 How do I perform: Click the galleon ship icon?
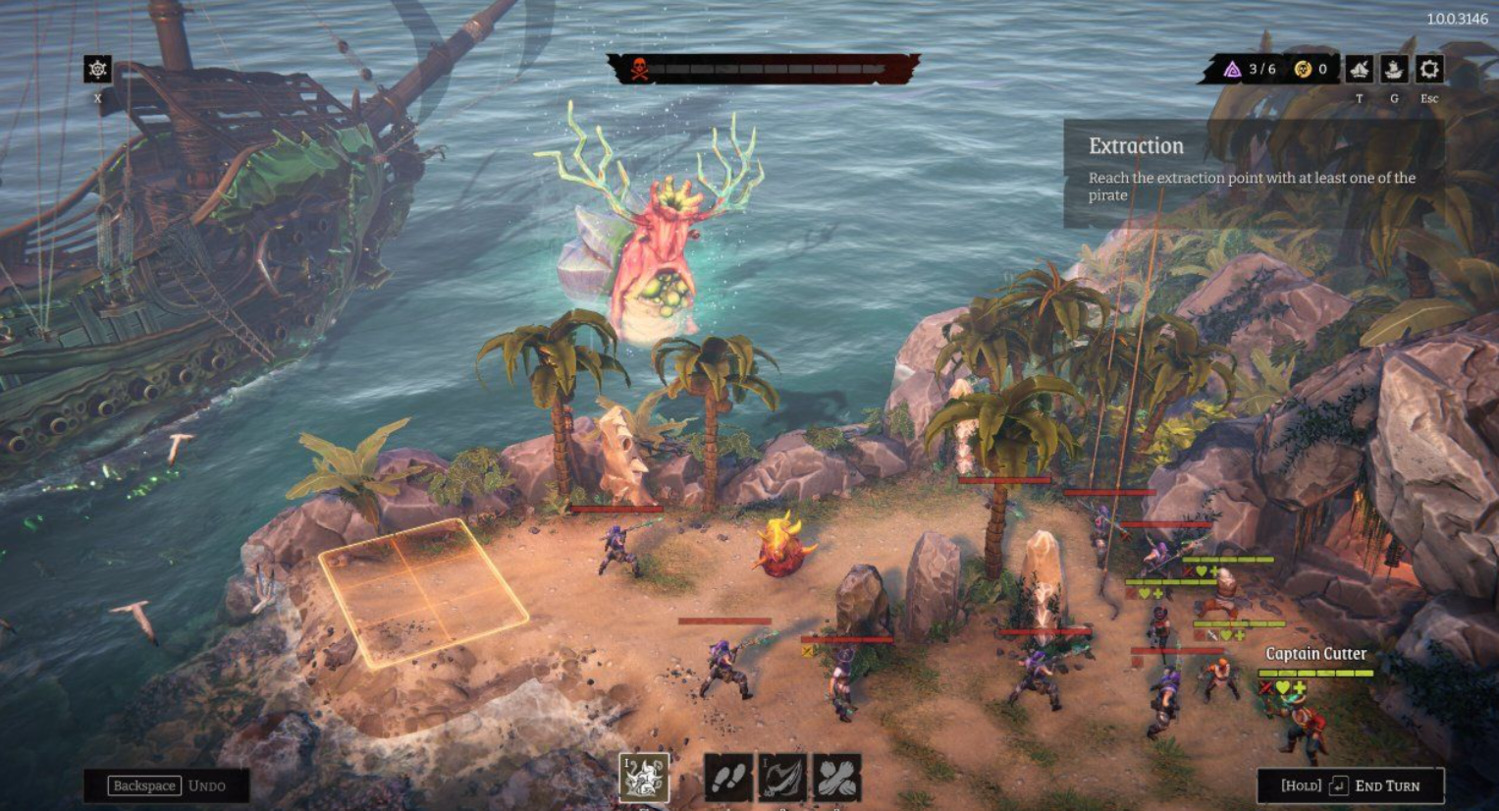[1394, 69]
